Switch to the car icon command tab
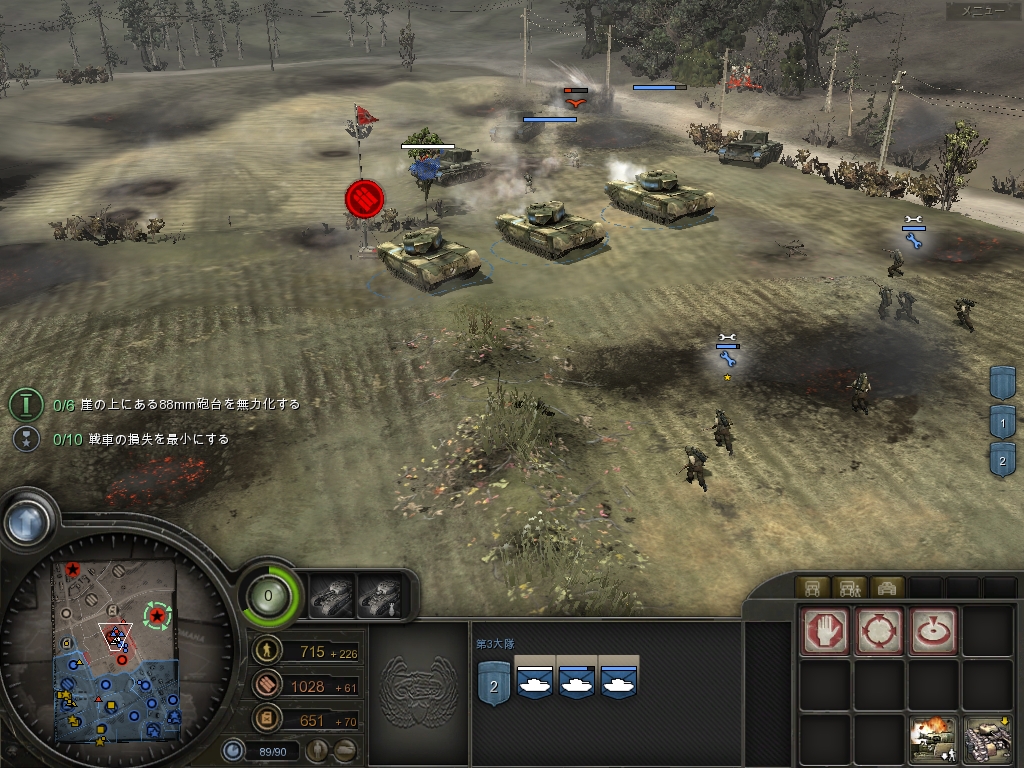This screenshot has height=768, width=1024. [889, 587]
